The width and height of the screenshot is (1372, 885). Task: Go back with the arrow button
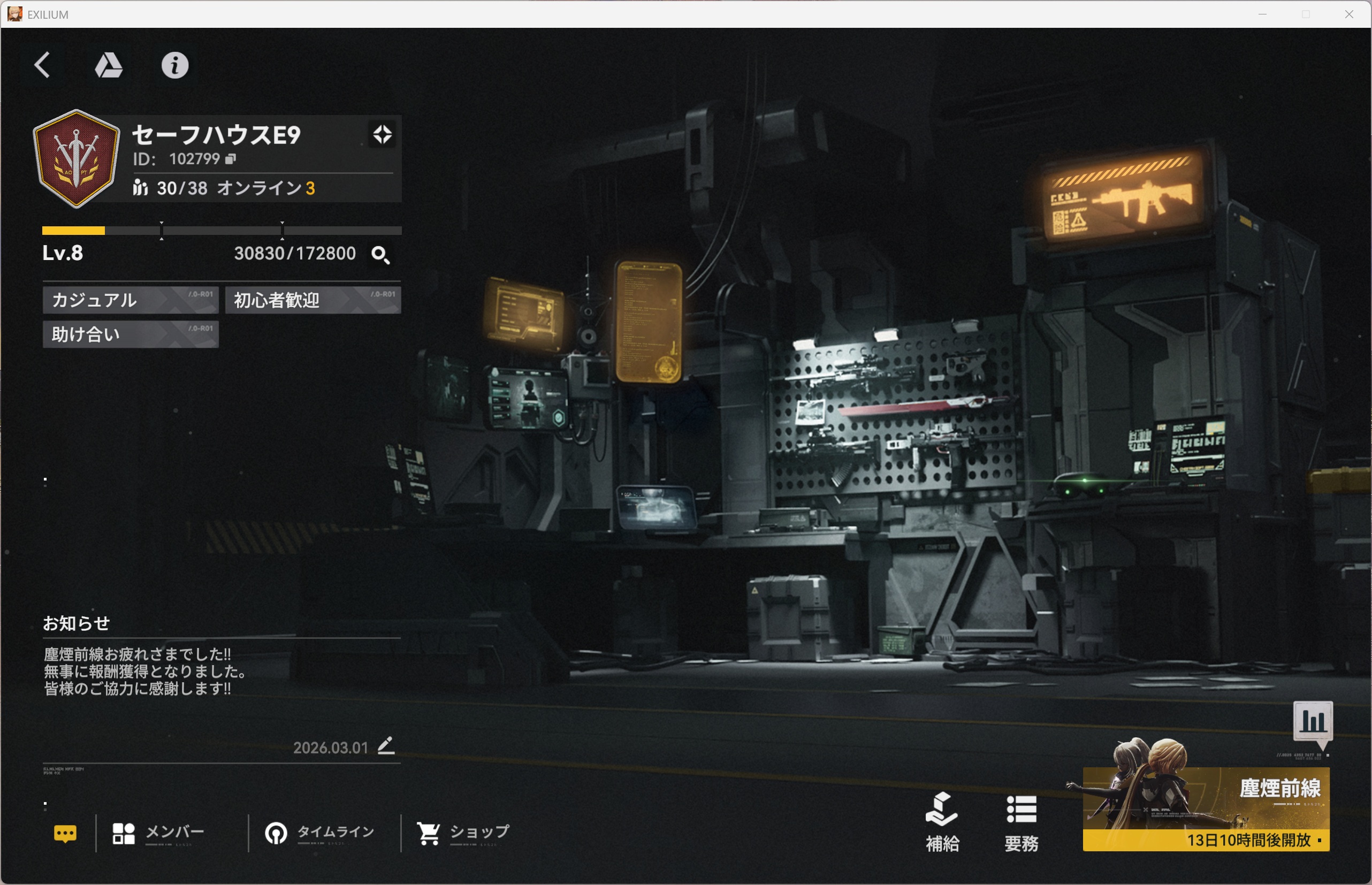coord(42,65)
